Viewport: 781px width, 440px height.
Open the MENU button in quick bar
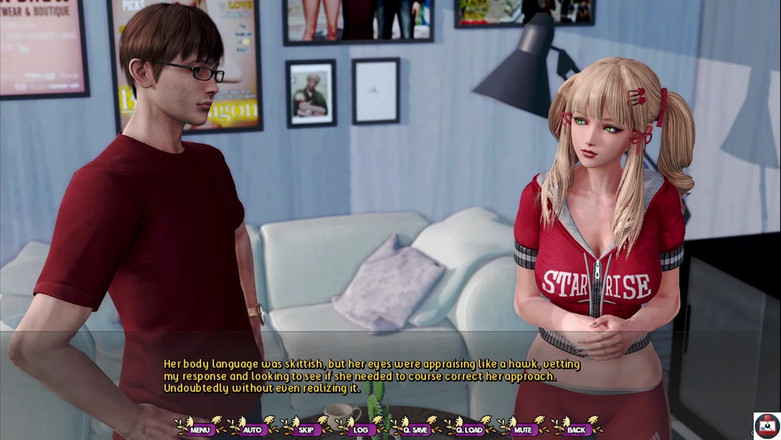[x=200, y=429]
